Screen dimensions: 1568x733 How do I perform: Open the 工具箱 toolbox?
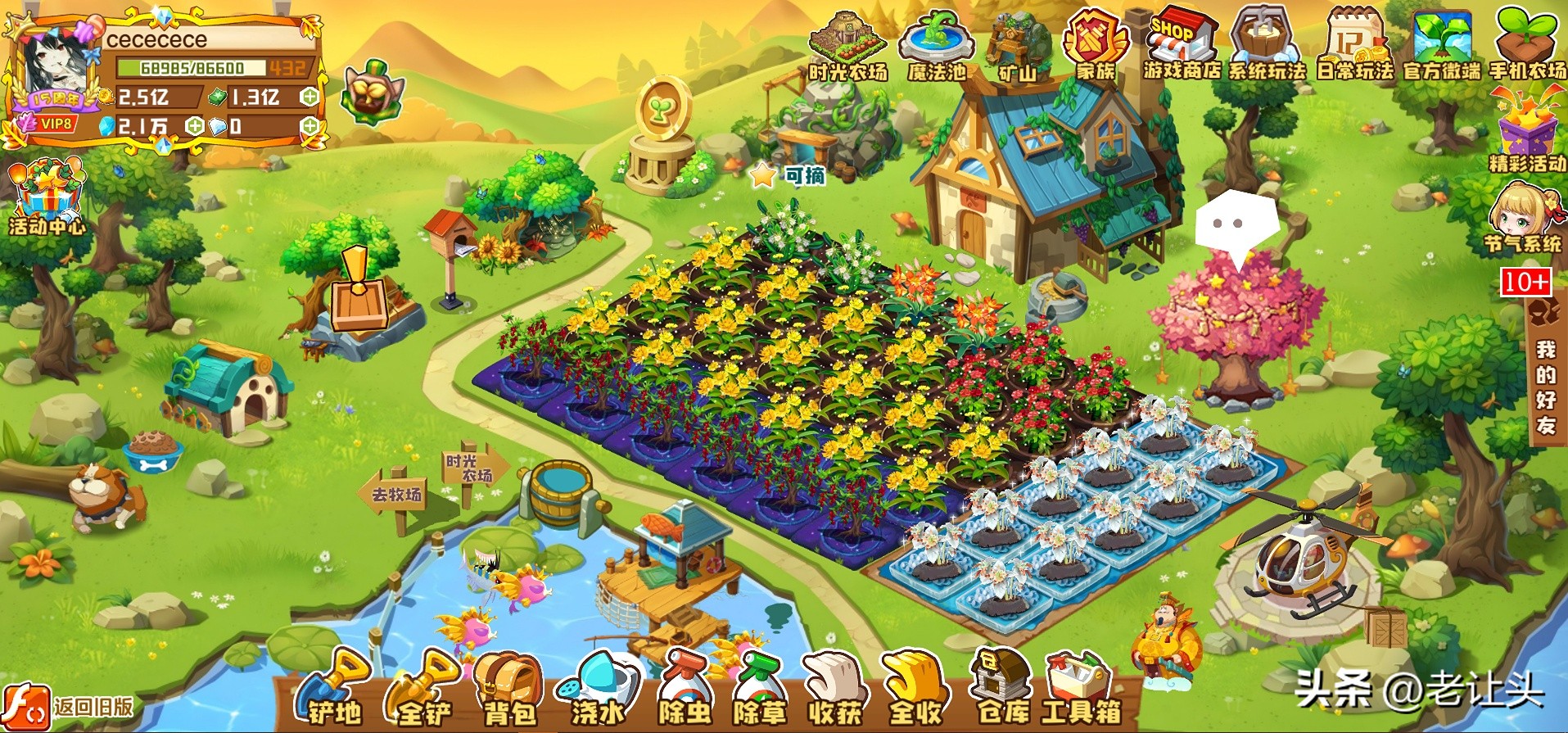pyautogui.click(x=1081, y=690)
